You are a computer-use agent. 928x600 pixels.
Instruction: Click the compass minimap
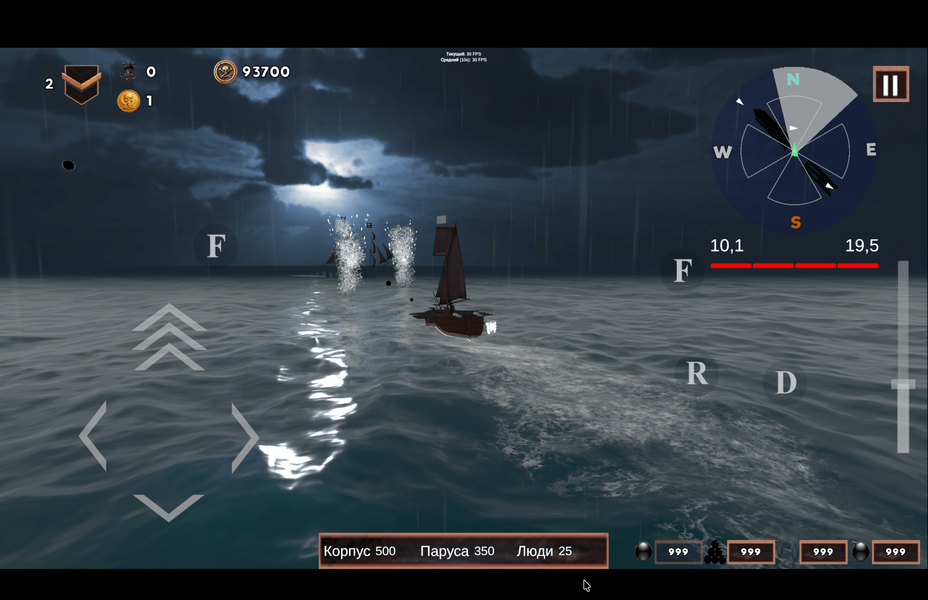coord(794,151)
